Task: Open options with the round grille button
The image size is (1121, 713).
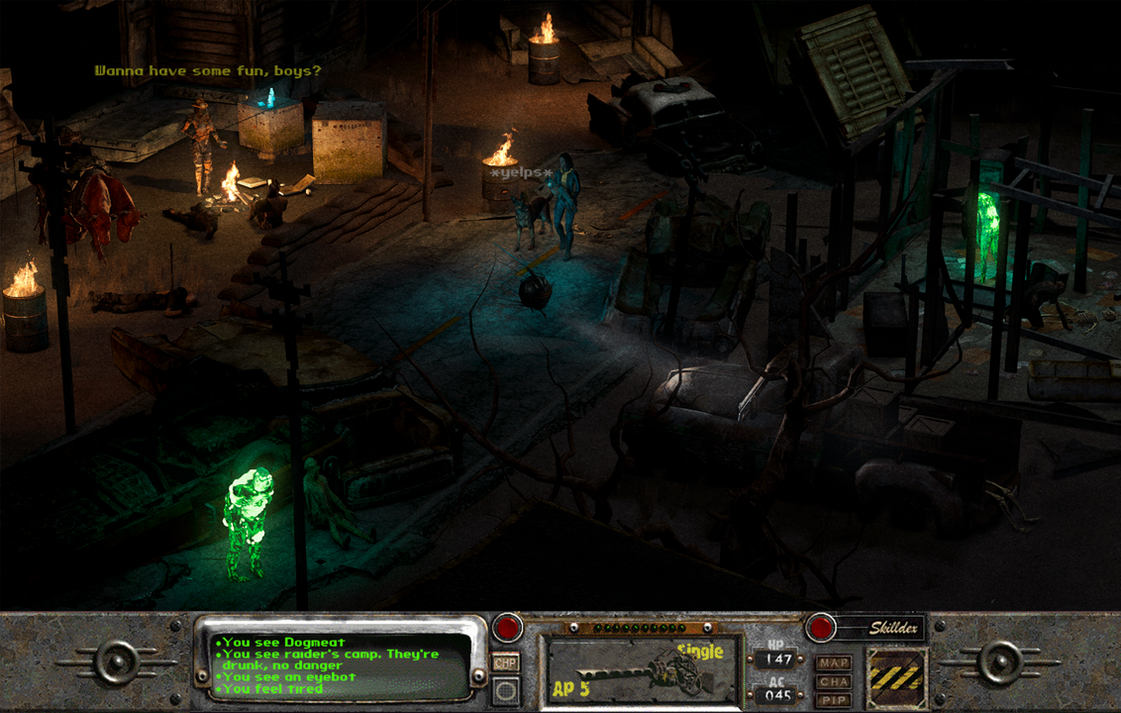Action: [x=506, y=689]
